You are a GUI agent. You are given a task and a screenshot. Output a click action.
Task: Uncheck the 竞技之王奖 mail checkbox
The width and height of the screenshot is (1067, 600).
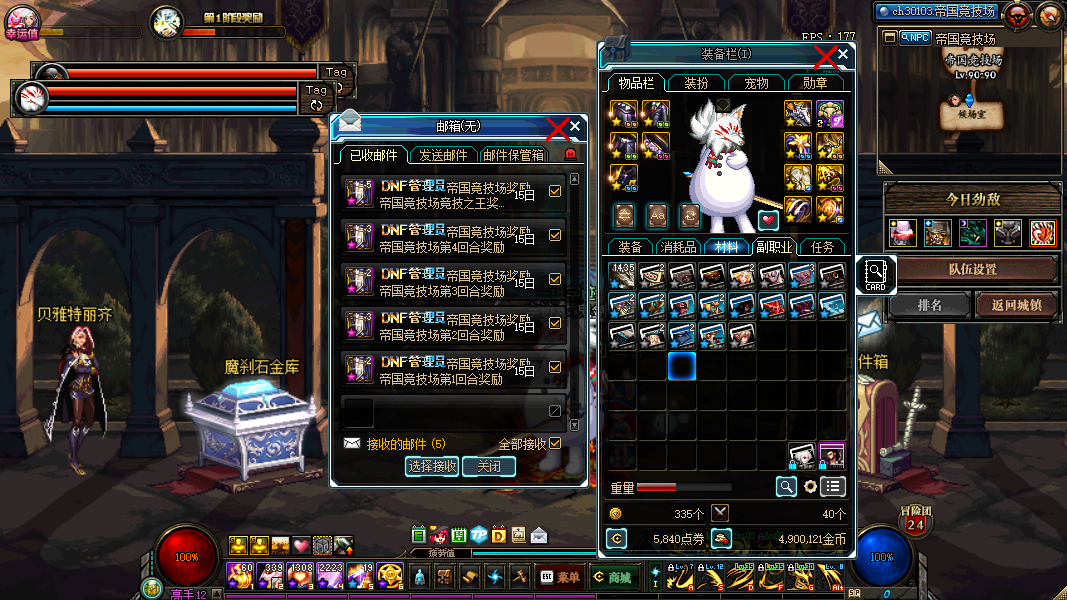[x=556, y=192]
